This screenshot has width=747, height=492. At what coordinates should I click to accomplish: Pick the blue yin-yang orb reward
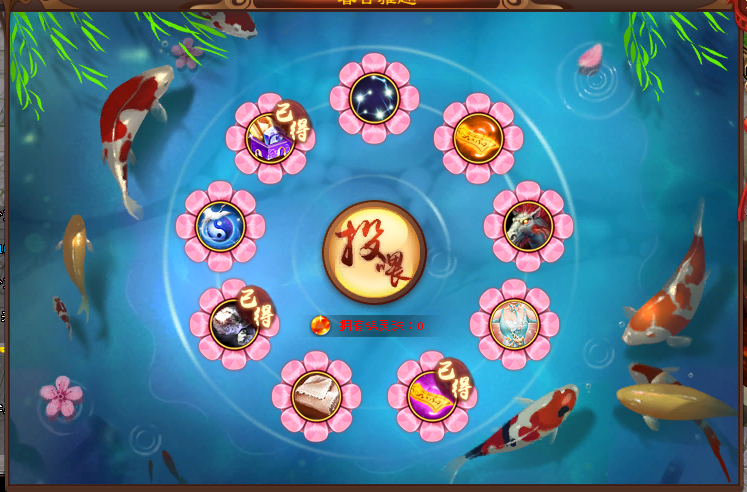tap(220, 226)
